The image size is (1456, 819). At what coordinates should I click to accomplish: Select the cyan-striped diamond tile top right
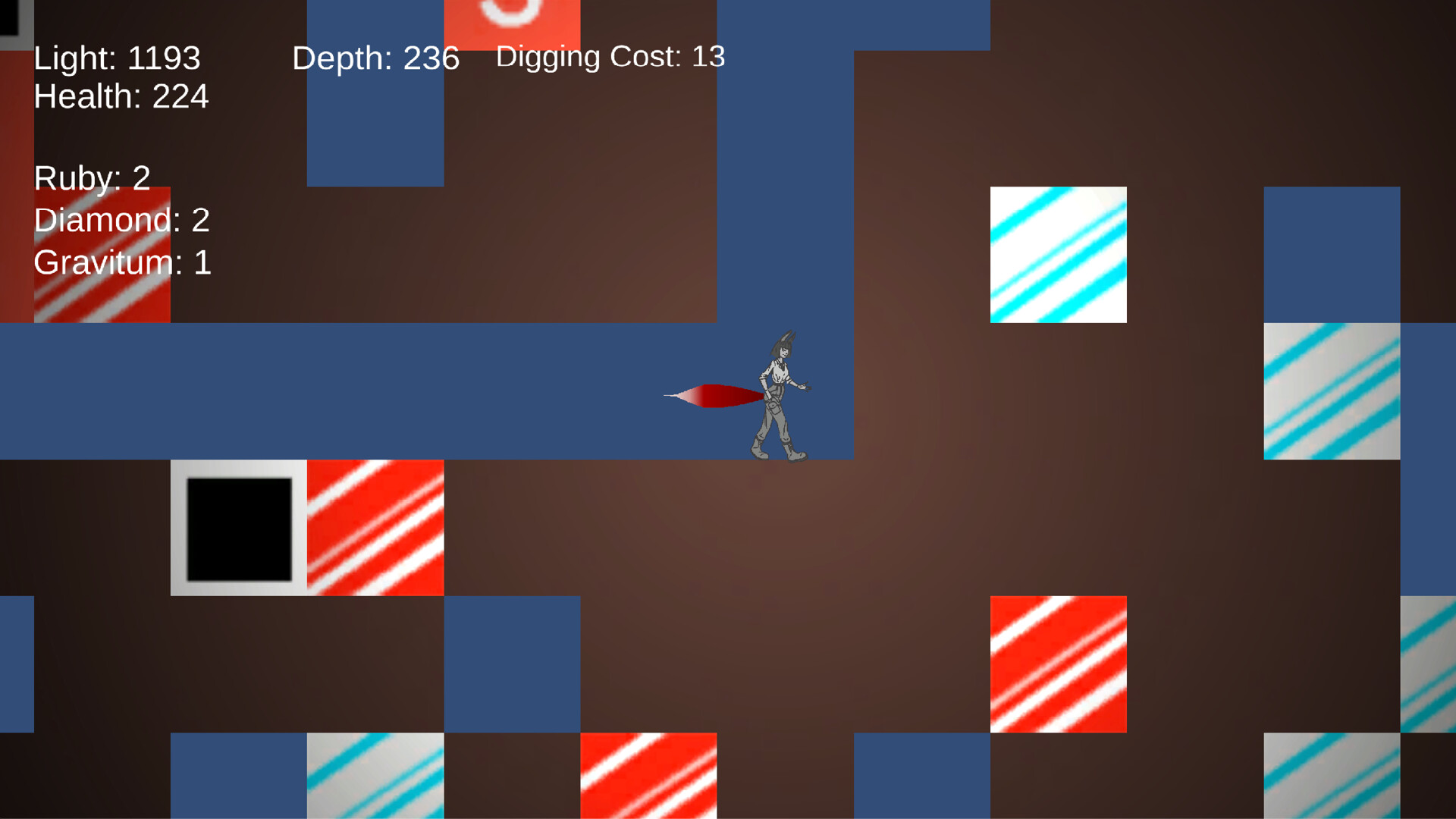1058,255
